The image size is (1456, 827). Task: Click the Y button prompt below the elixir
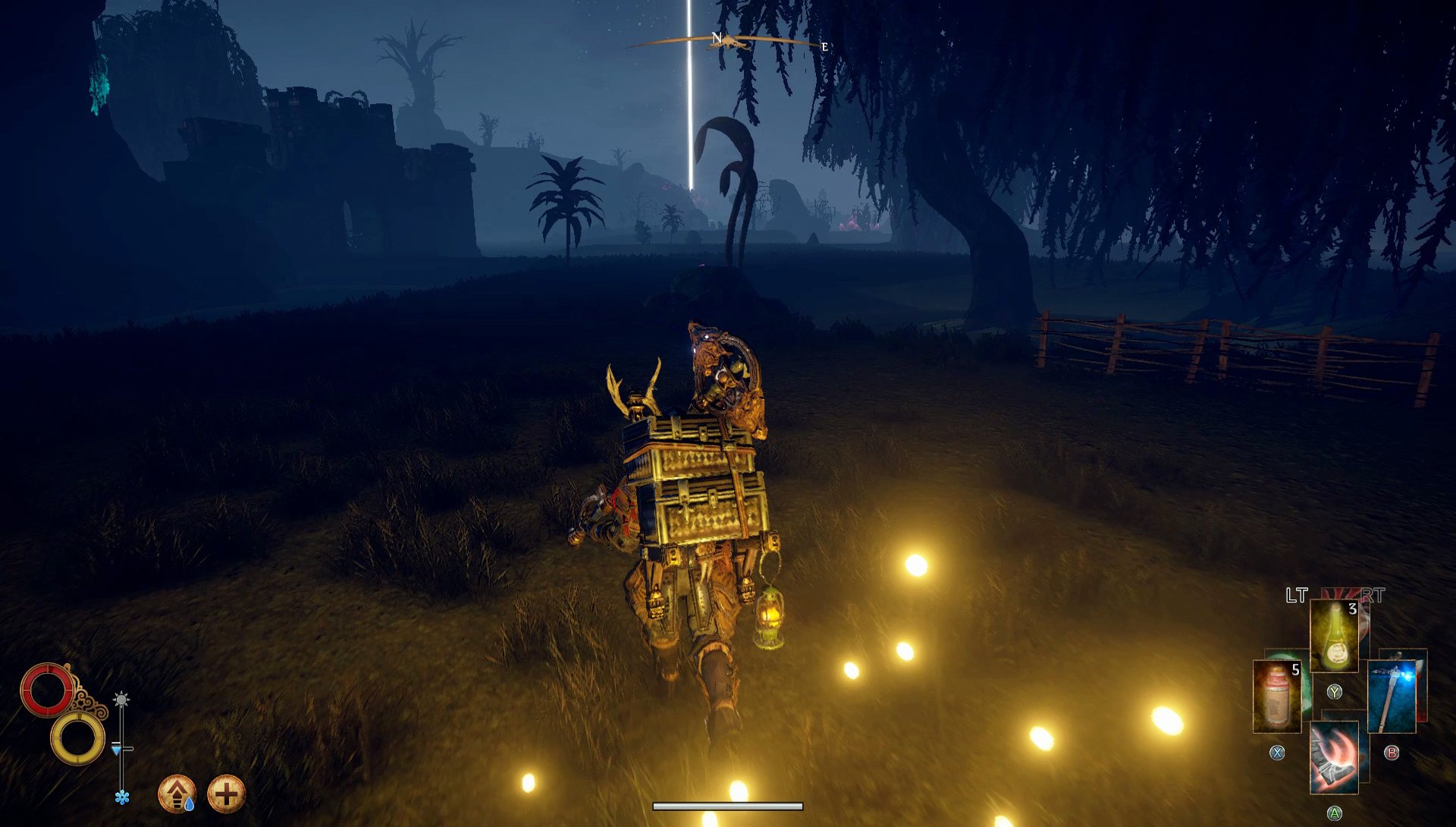tap(1335, 692)
